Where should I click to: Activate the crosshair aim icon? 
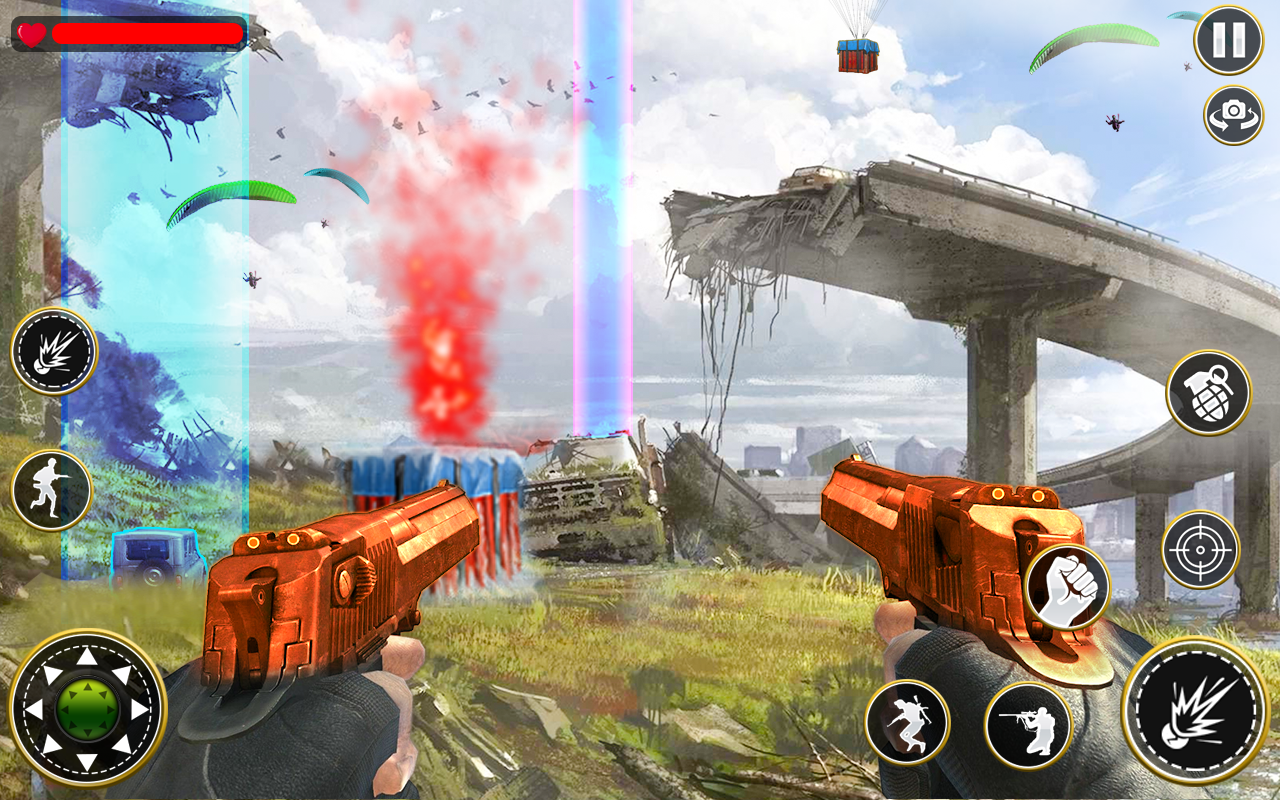(1200, 549)
